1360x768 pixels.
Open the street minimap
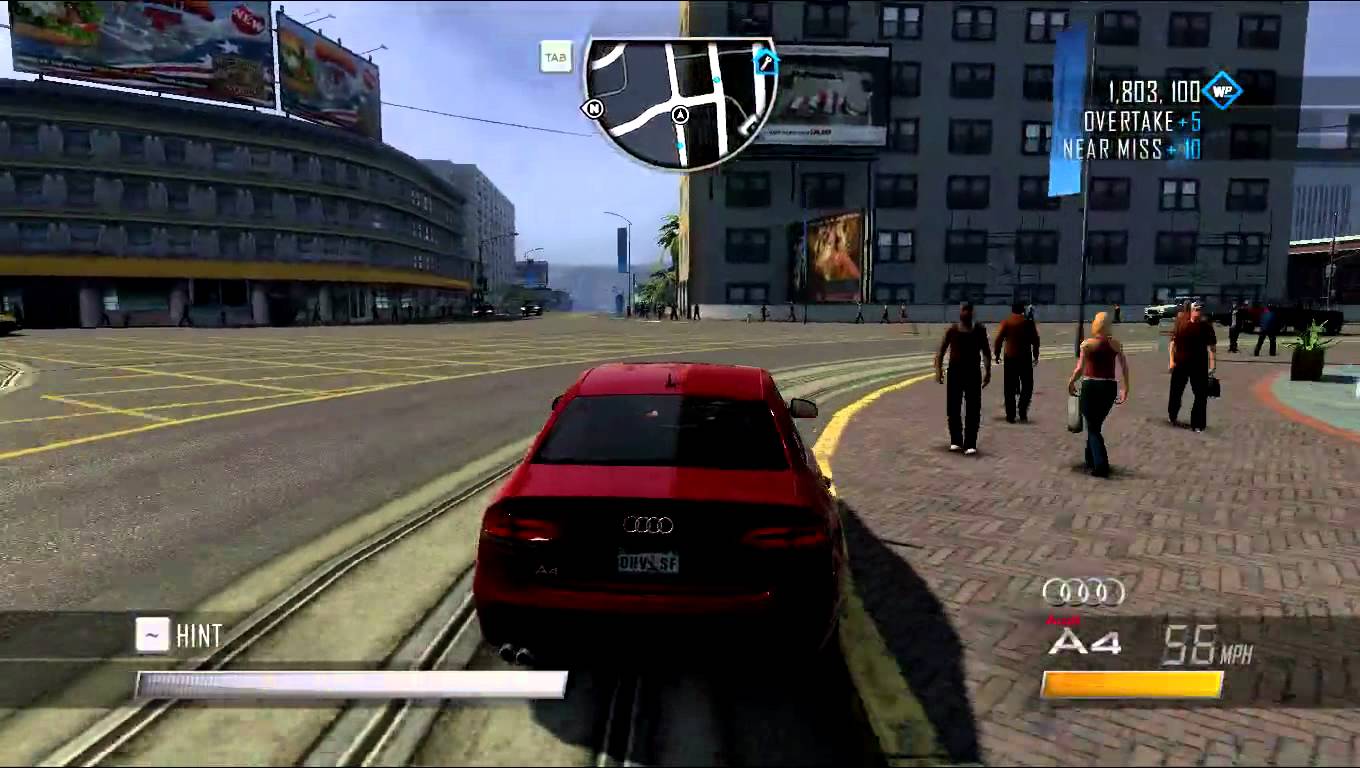[x=680, y=102]
